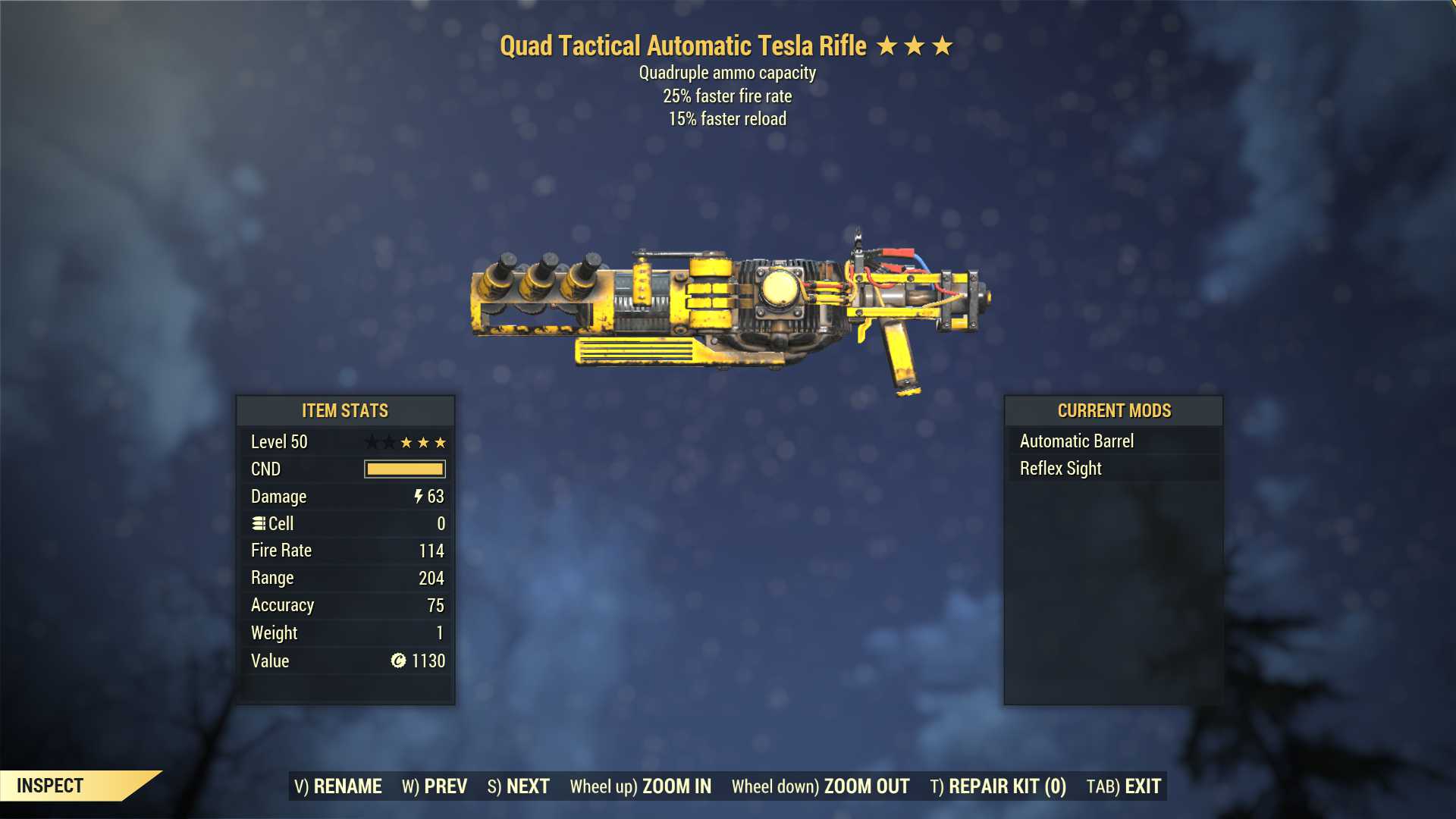
Task: Choose ZOOM OUT in the bottom bar
Action: [x=821, y=786]
